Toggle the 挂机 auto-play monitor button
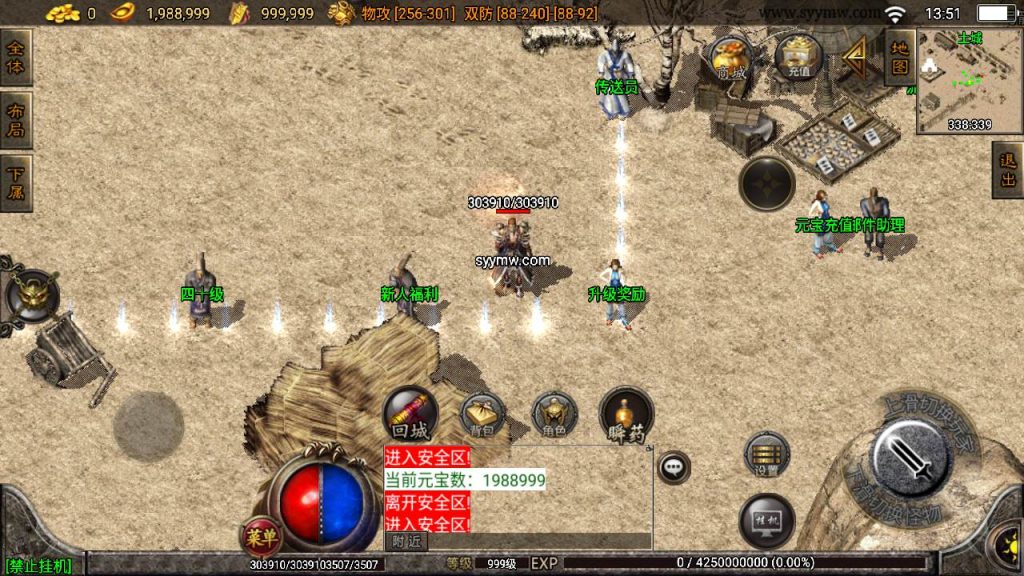Image resolution: width=1024 pixels, height=576 pixels. [767, 521]
